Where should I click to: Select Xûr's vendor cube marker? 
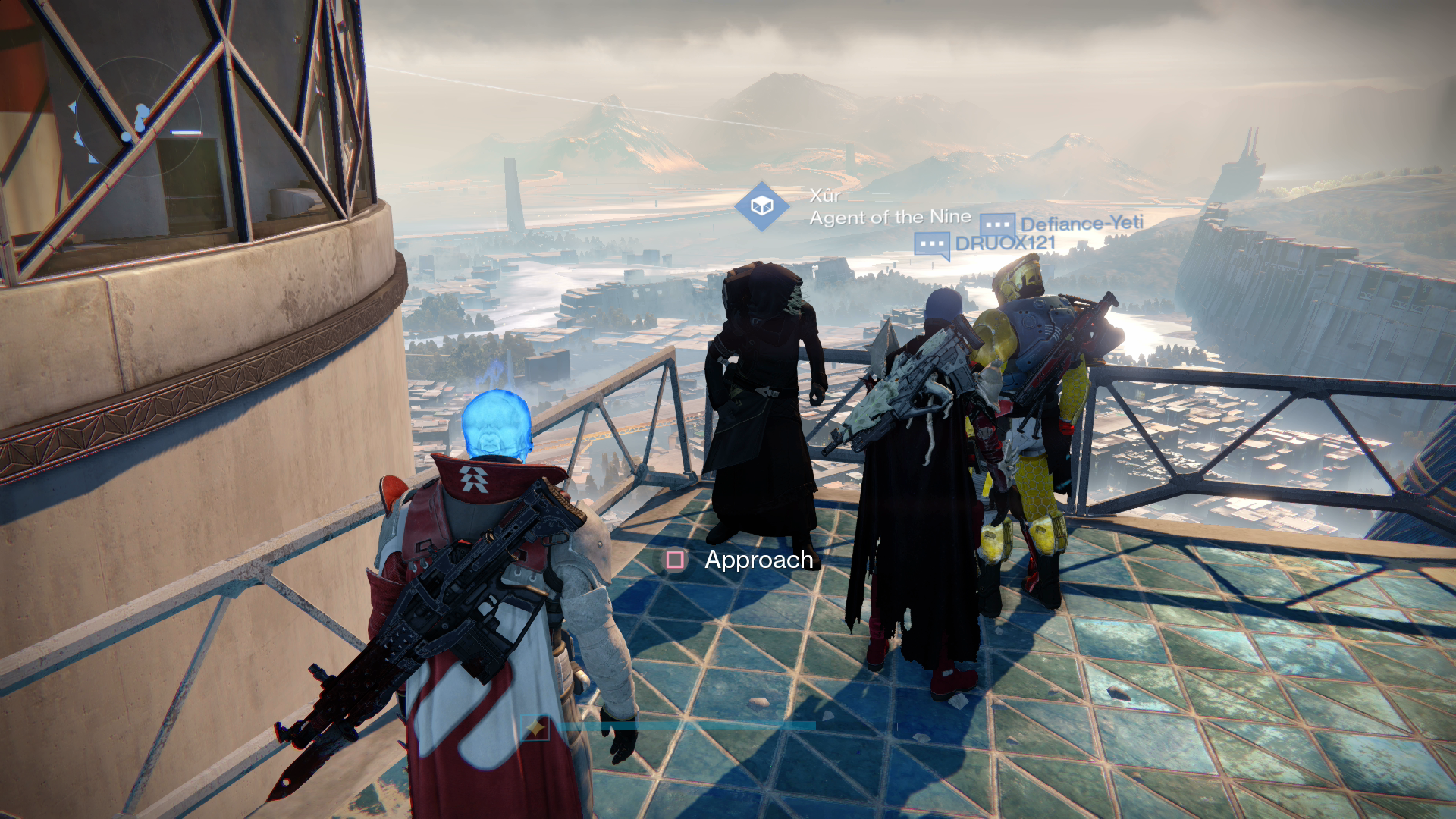coord(761,206)
